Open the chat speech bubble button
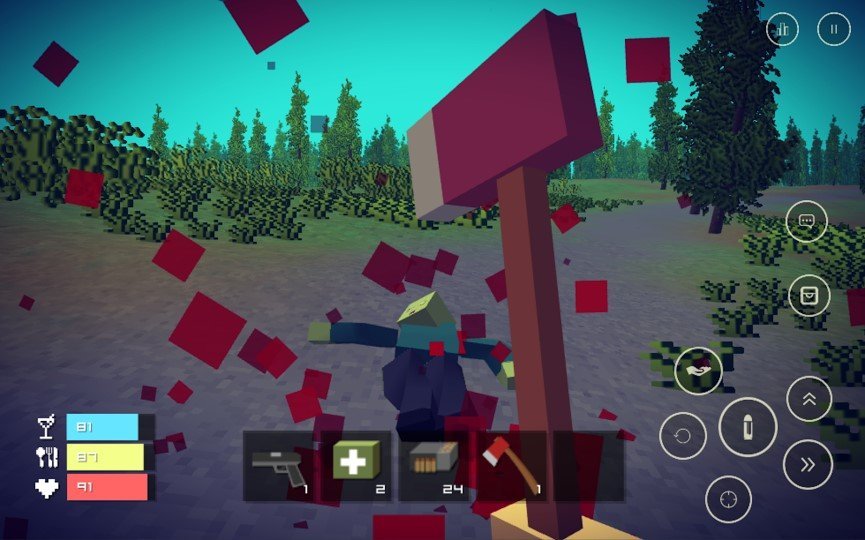Screen dimensions: 865x540 (x=807, y=222)
